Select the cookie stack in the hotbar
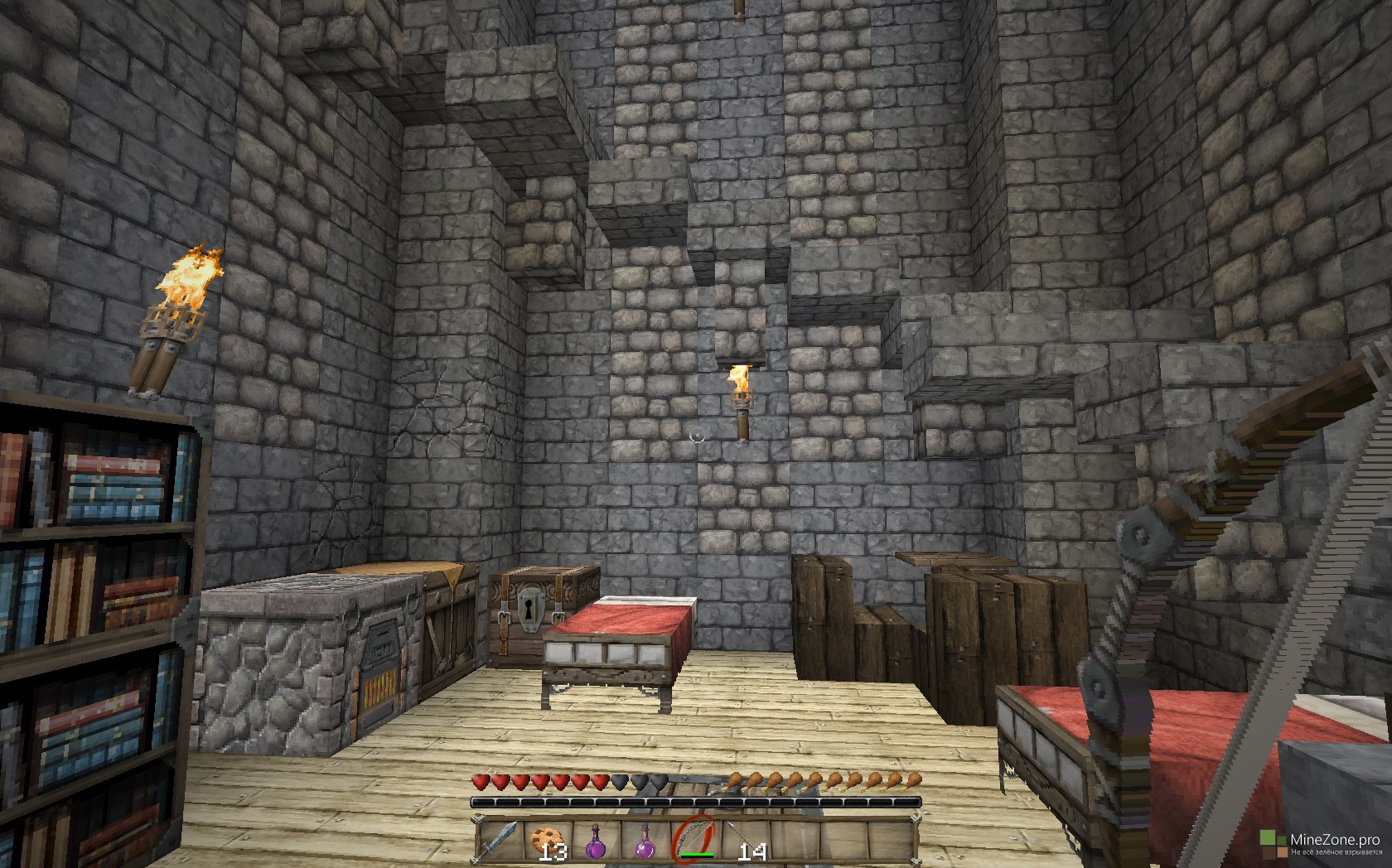The image size is (1392, 868). coord(547,841)
